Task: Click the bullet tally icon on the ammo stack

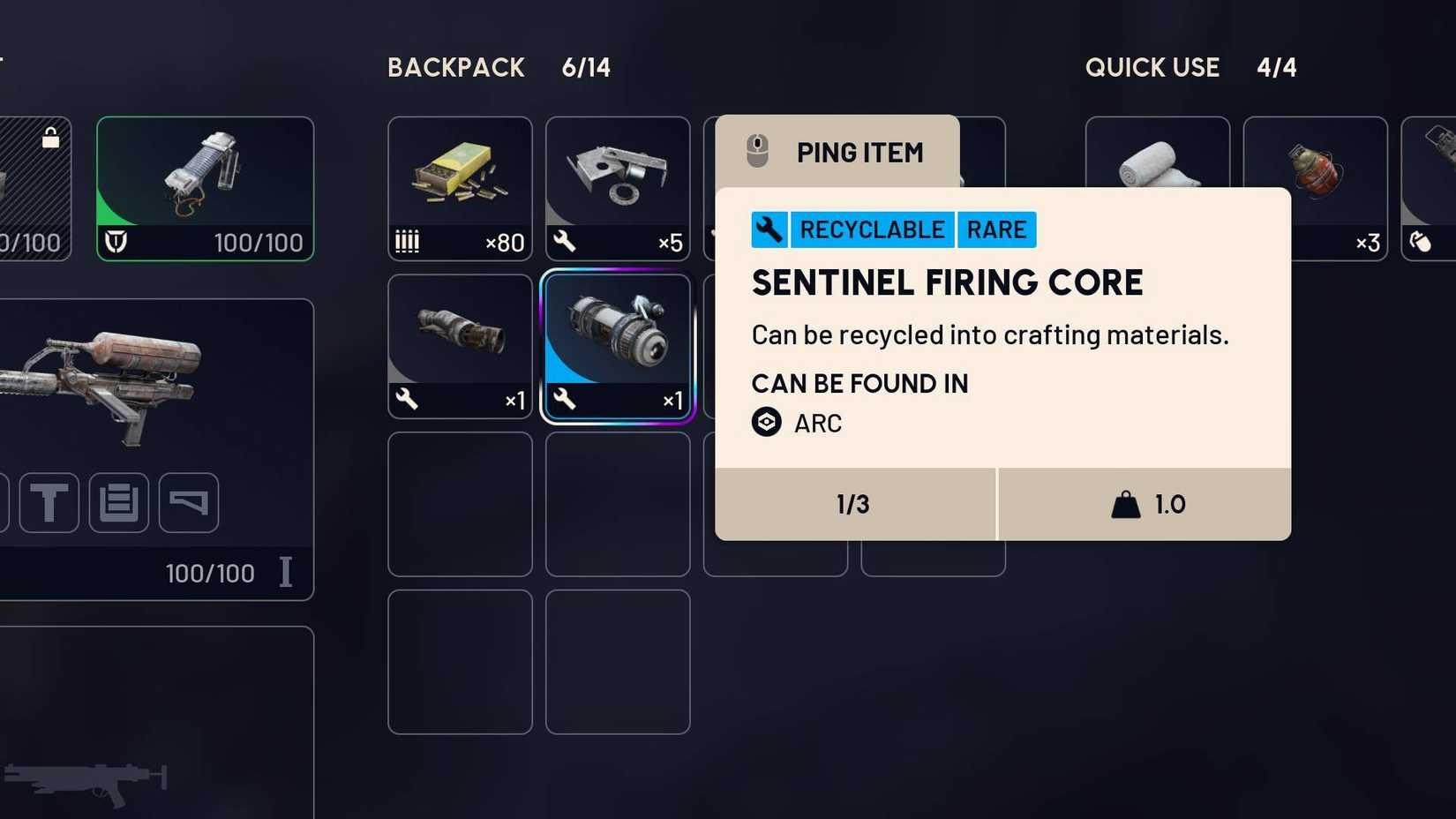Action: tap(409, 242)
